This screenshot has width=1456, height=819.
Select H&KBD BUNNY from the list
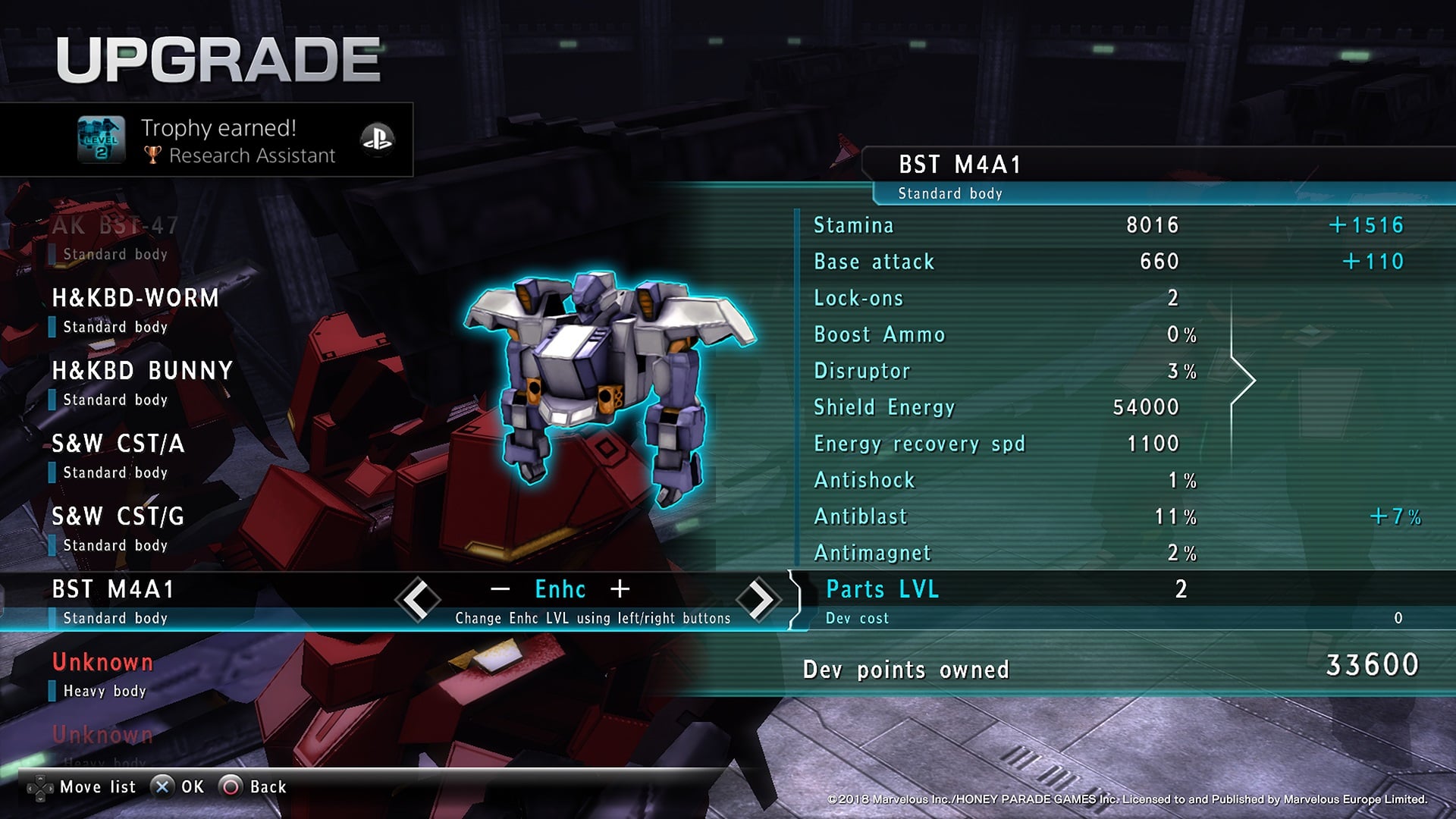(142, 383)
